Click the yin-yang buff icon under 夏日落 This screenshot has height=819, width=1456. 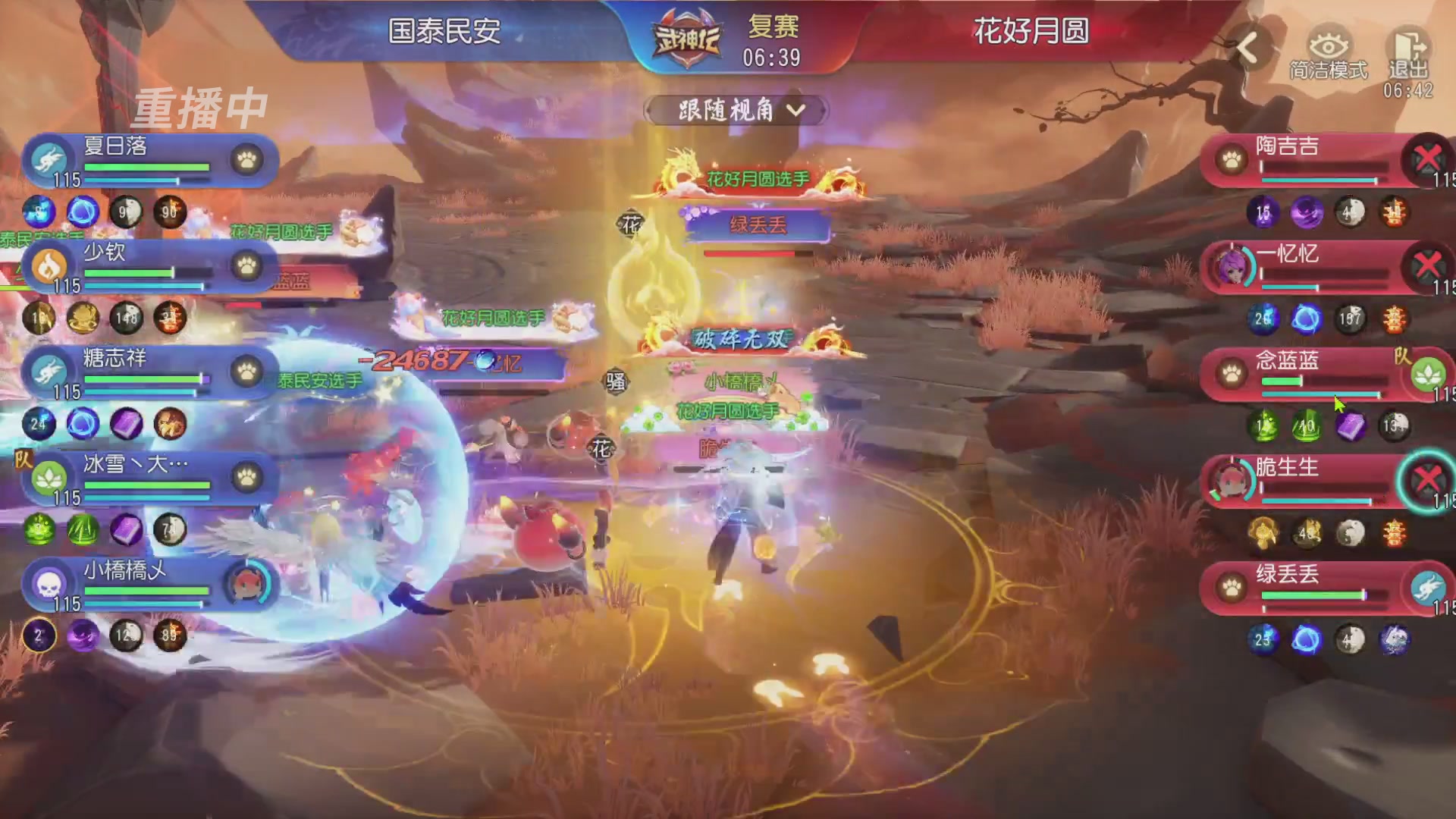[127, 213]
